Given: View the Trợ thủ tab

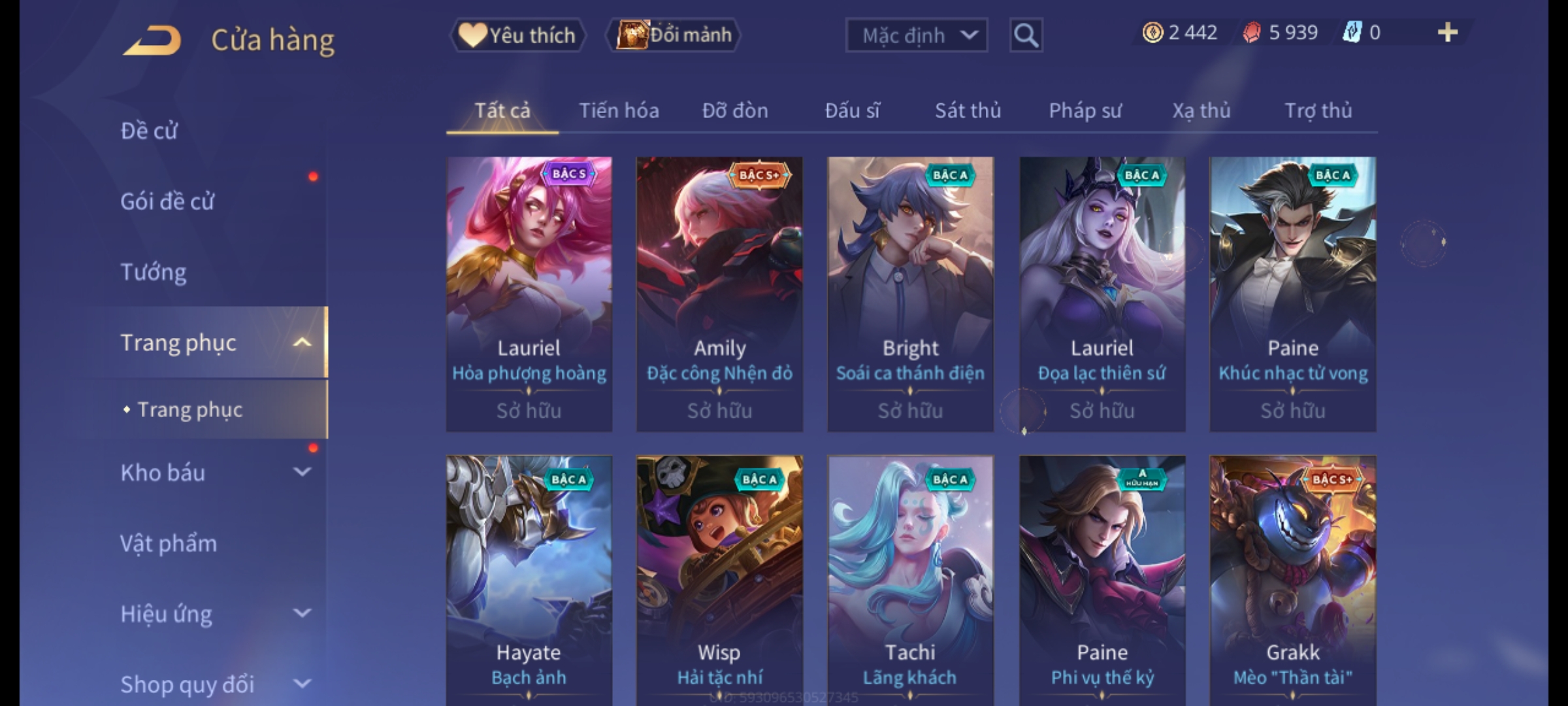Looking at the screenshot, I should pos(1318,110).
